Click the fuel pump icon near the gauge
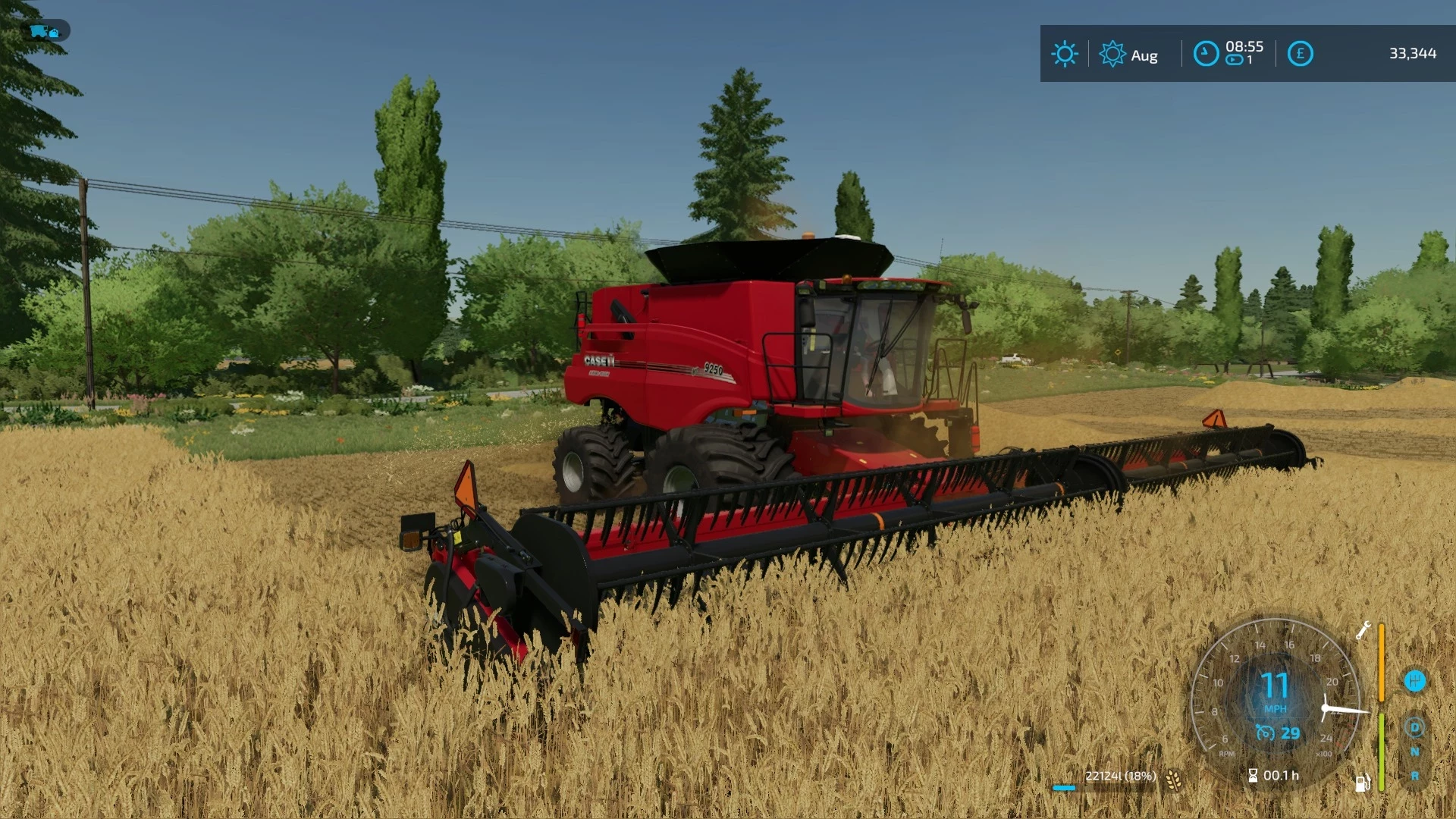1456x819 pixels. [1363, 783]
